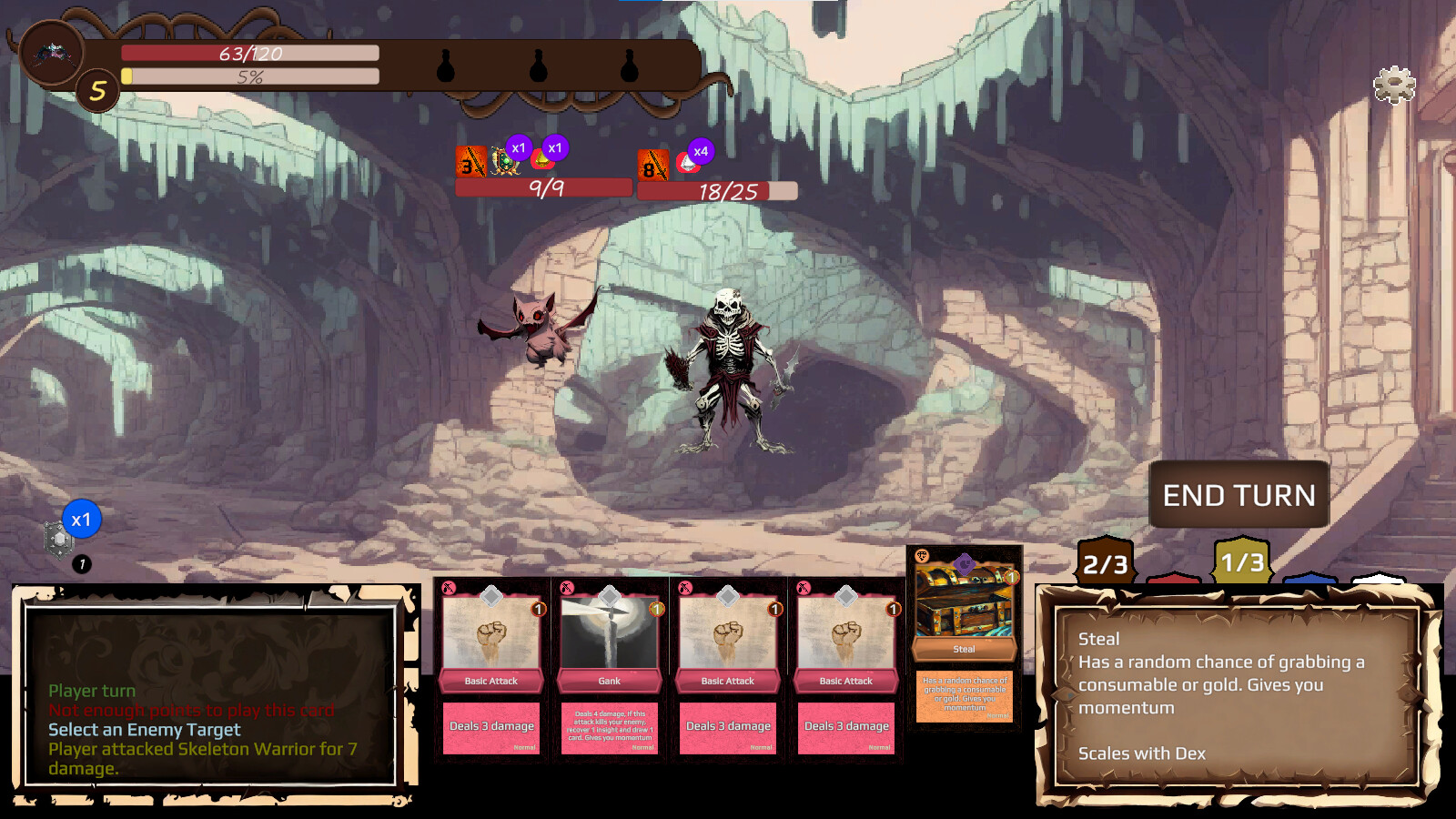Click the bat's sword attack intent icon
1456x819 pixels.
[470, 162]
